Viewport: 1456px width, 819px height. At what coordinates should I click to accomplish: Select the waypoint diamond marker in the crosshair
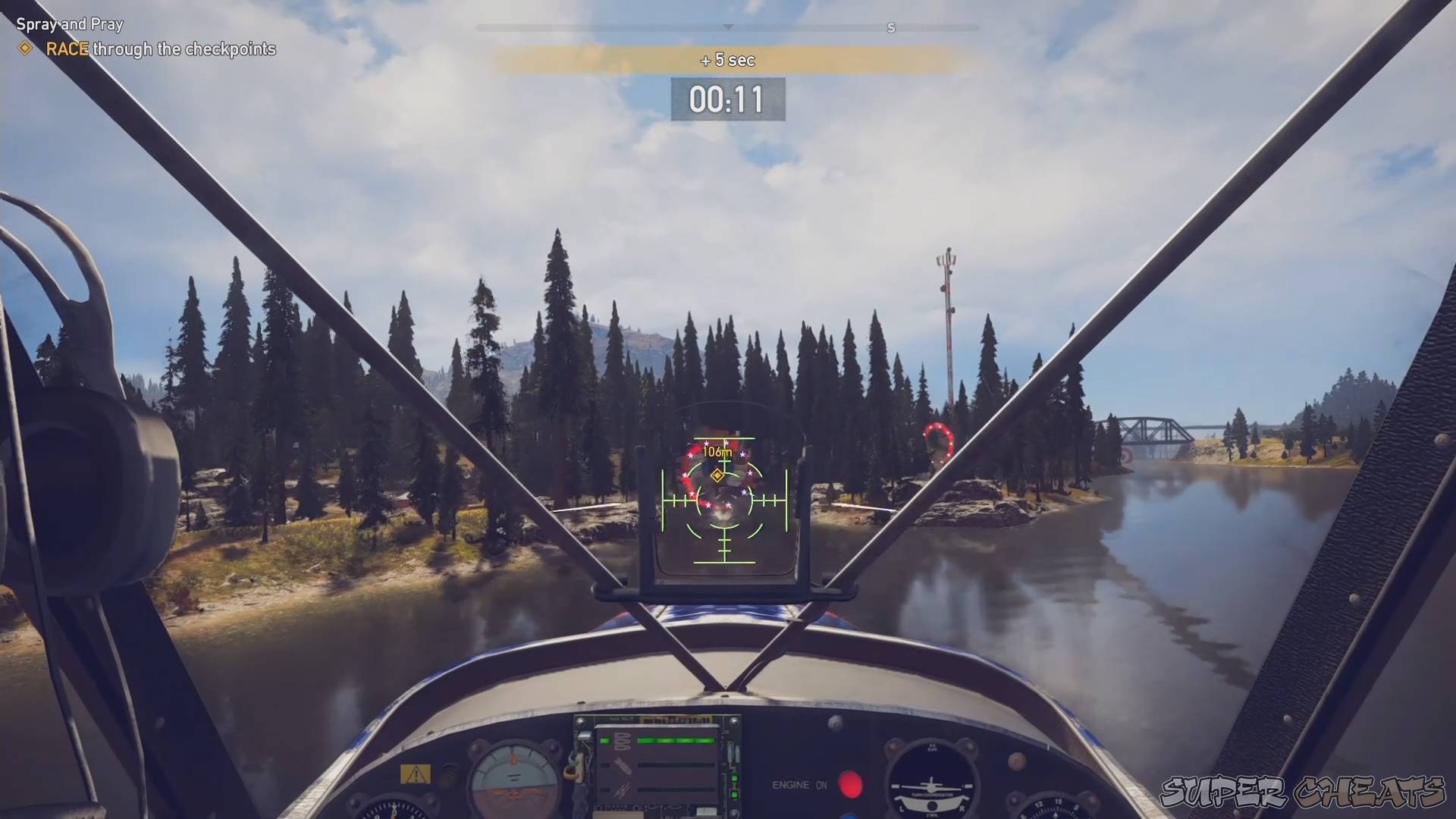tap(717, 475)
